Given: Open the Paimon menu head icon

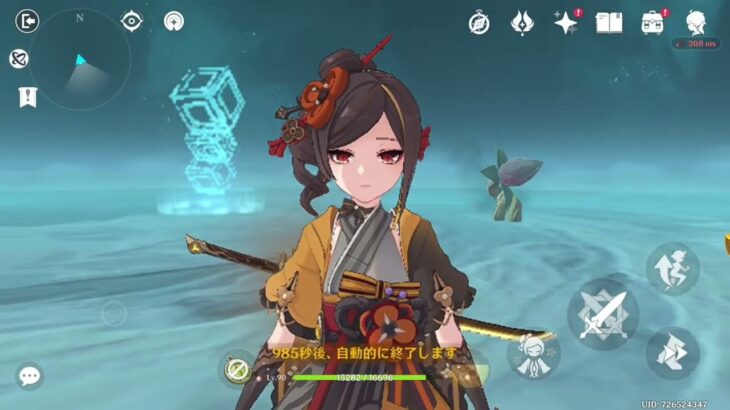Looking at the screenshot, I should tap(696, 22).
